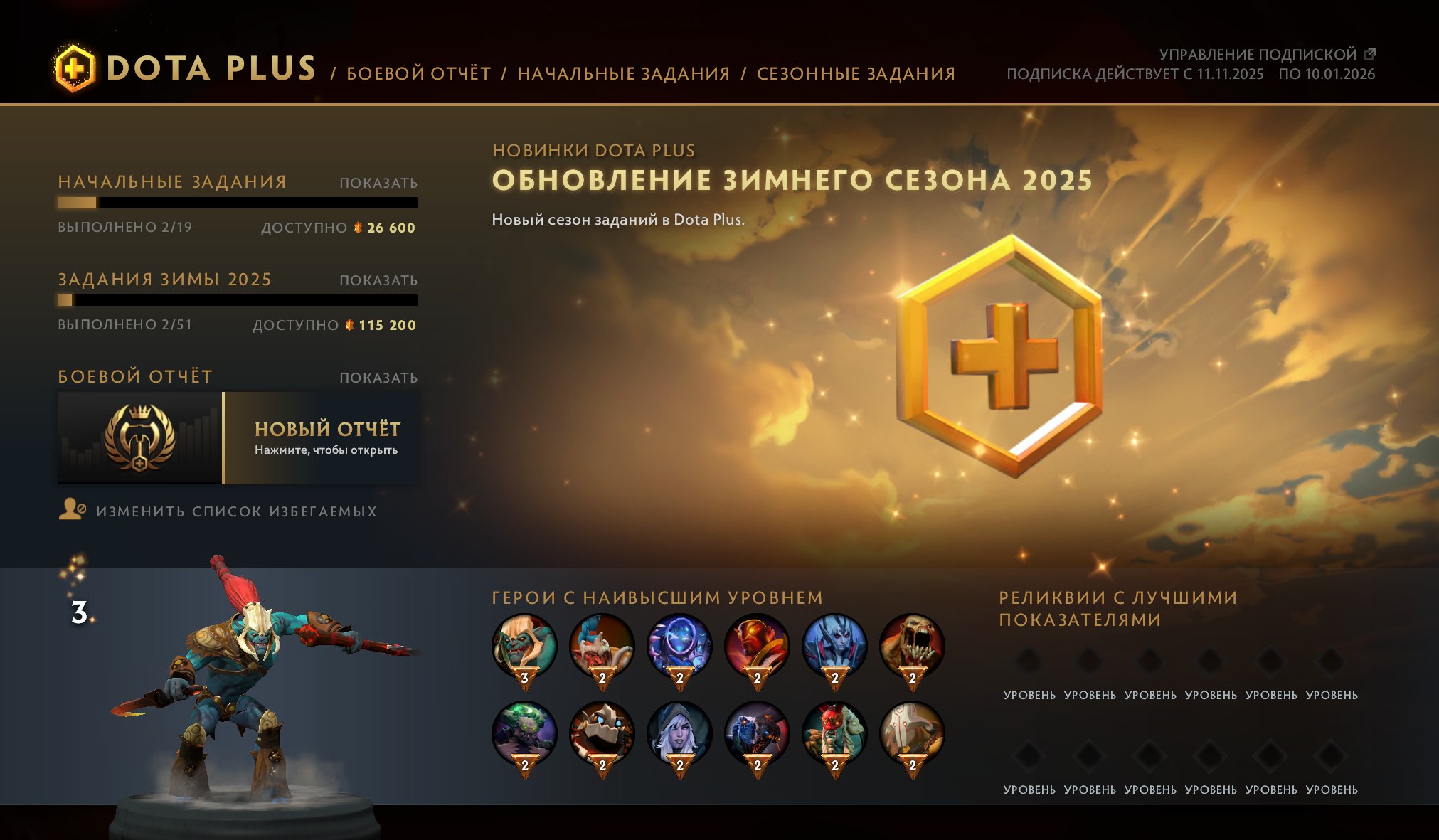Screen dimensions: 1439x840
Task: Click the Winter 2025 quests progress bar
Action: (238, 301)
